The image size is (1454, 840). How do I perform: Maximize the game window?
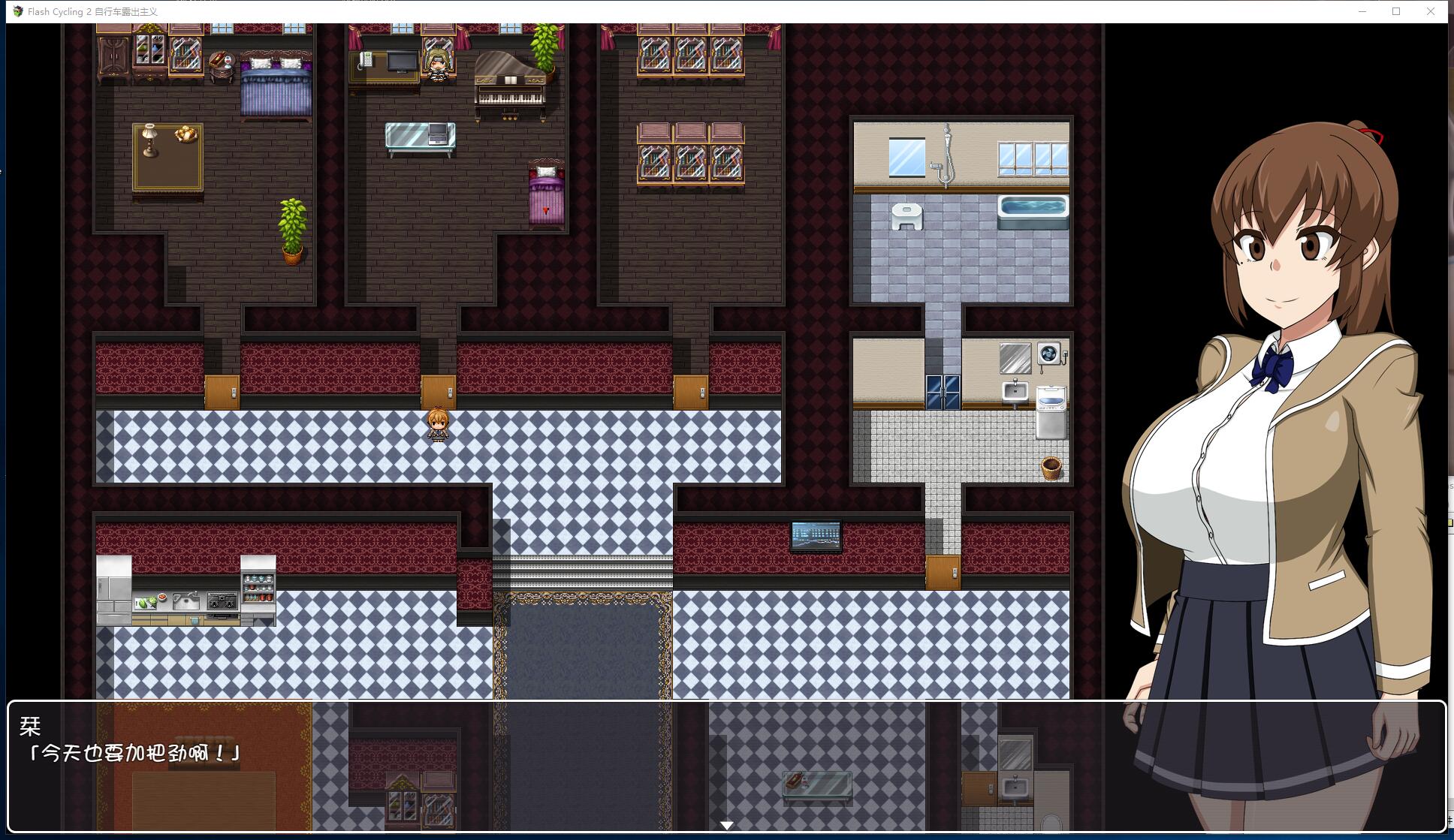pos(1396,11)
